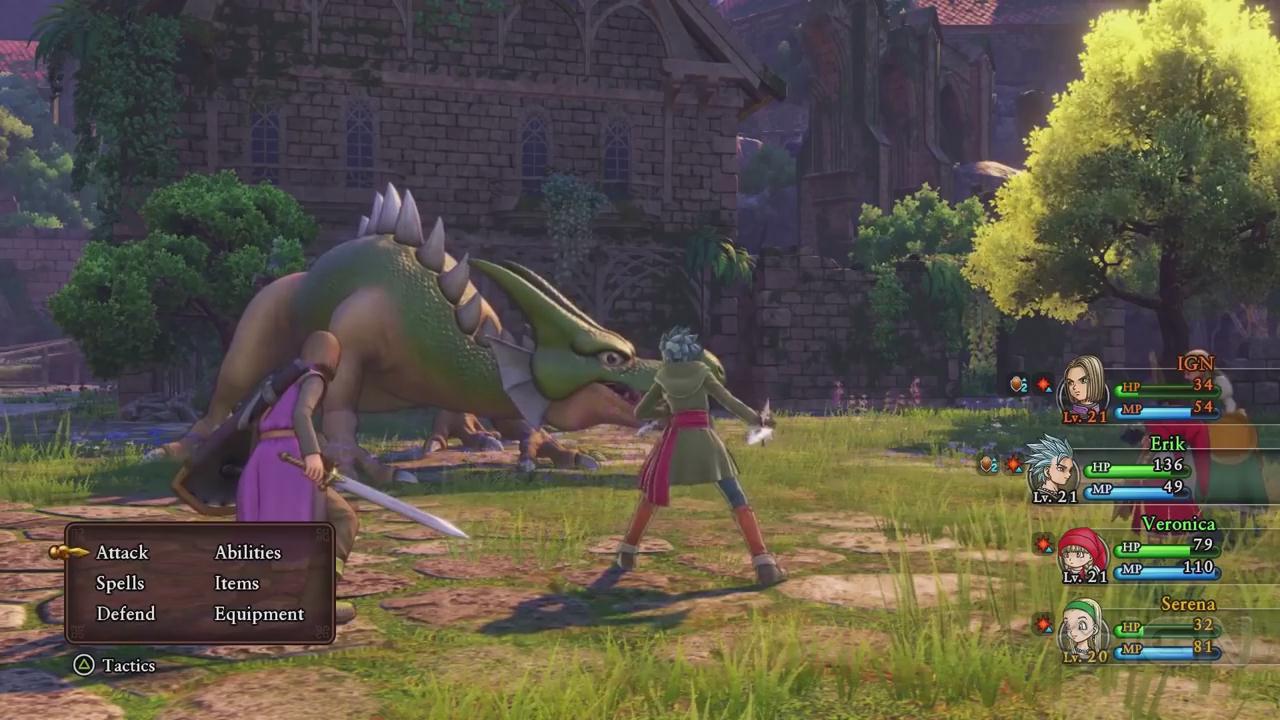The image size is (1280, 720).
Task: Open the Equipment menu entry
Action: pos(259,613)
